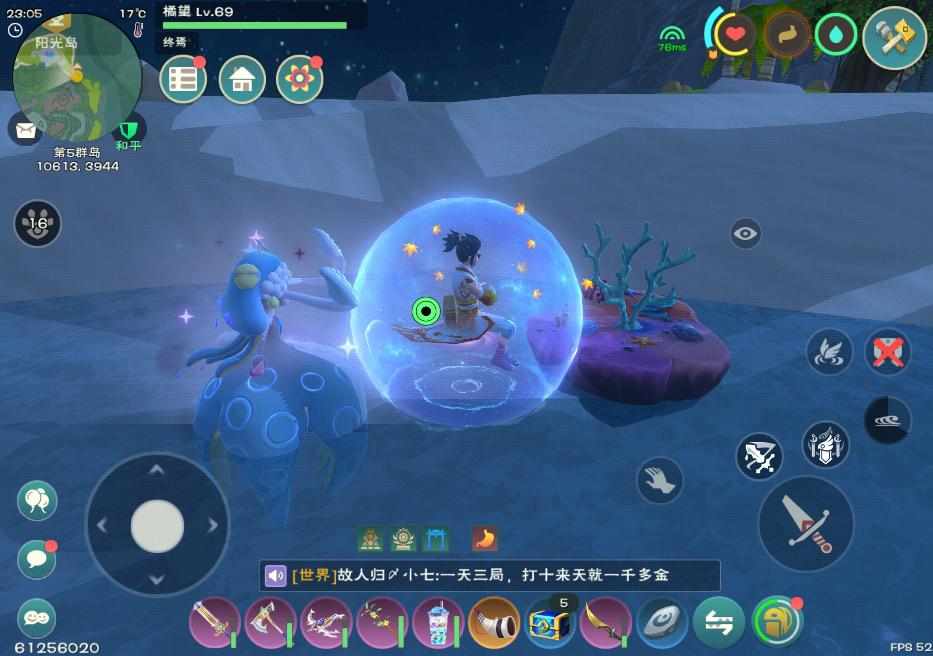Viewport: 933px width, 656px height.
Task: Open the house home button
Action: click(241, 80)
